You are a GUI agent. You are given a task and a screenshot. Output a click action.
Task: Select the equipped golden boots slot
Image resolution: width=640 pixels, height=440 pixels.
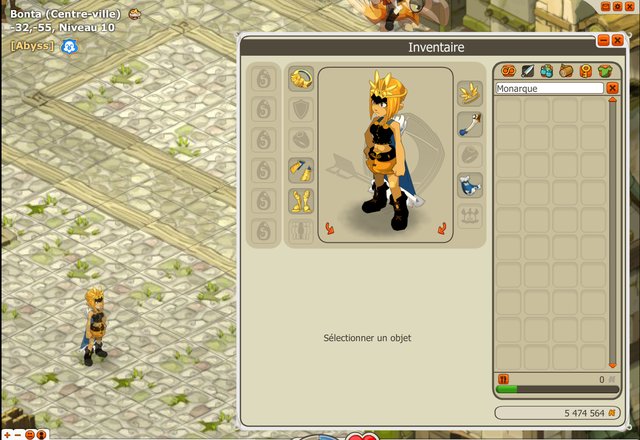(x=301, y=200)
